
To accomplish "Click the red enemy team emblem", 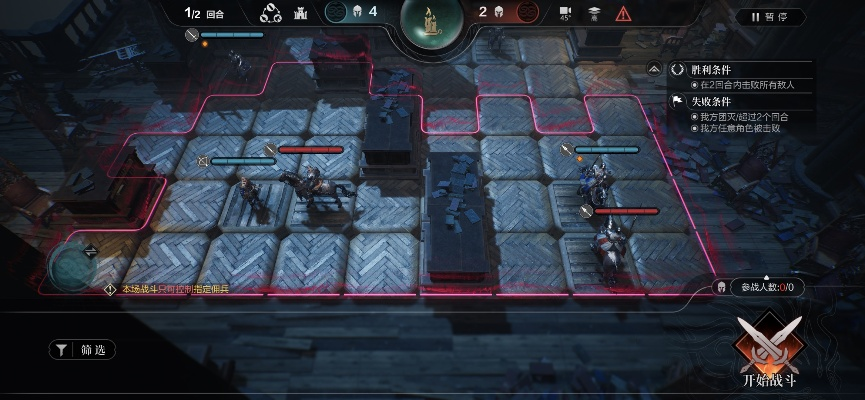I will pos(526,13).
